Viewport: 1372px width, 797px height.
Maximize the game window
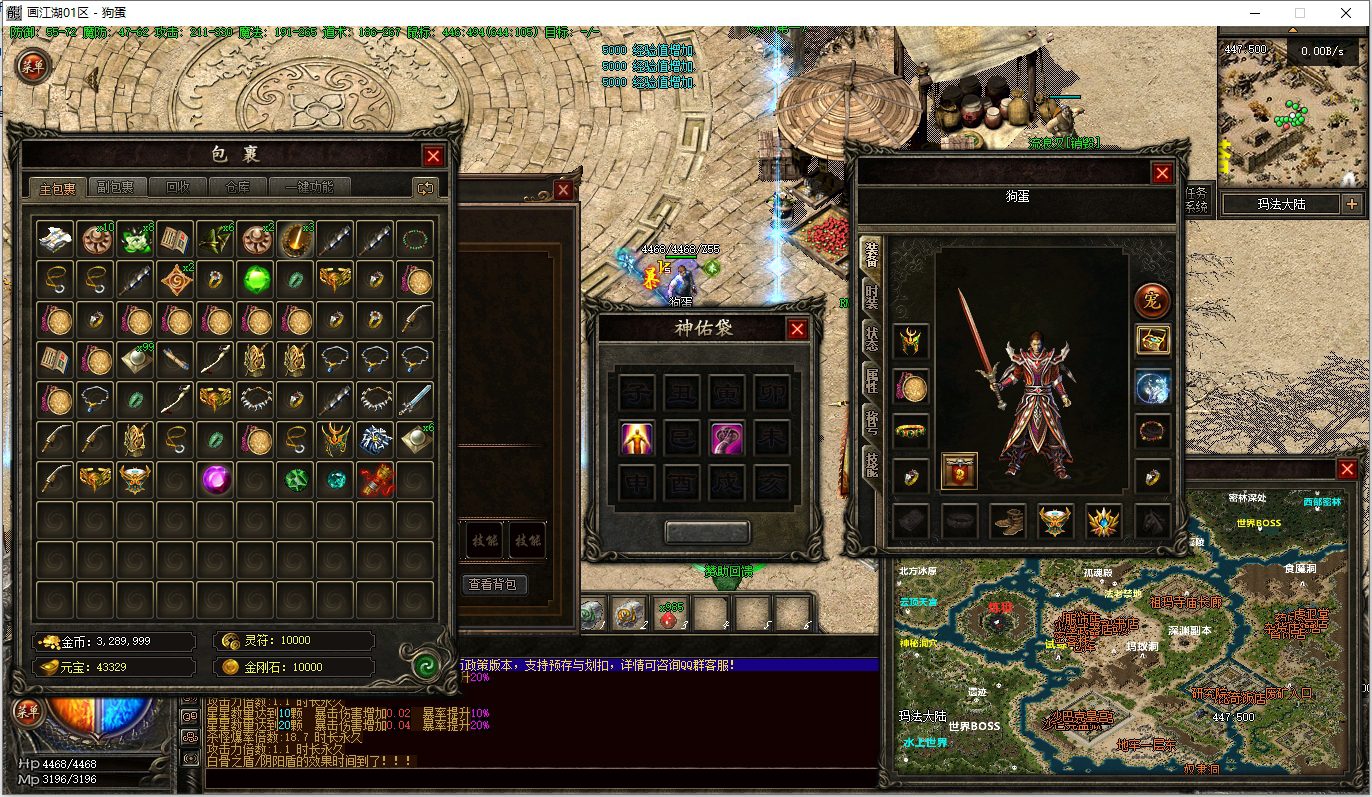[1300, 13]
